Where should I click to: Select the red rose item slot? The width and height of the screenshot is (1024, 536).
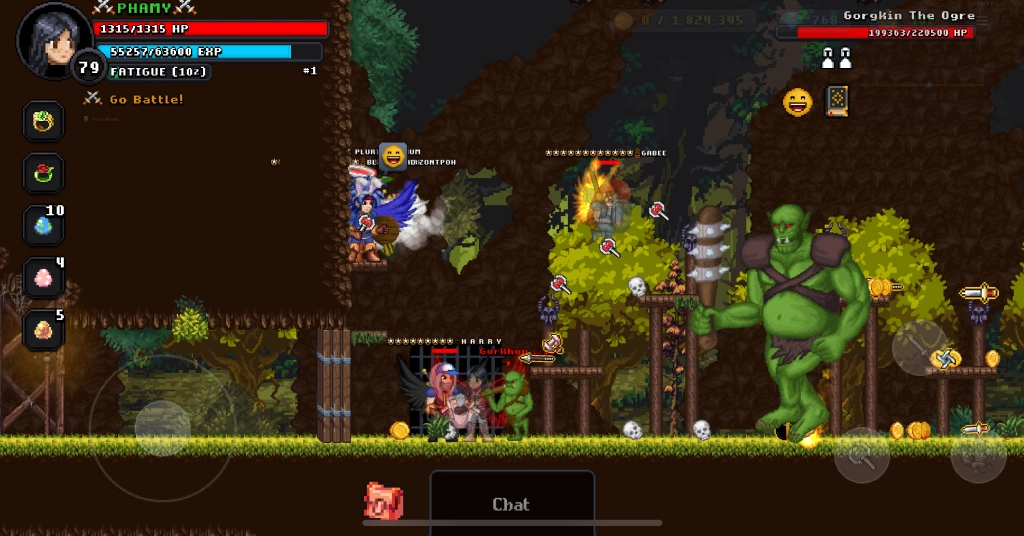pyautogui.click(x=44, y=174)
